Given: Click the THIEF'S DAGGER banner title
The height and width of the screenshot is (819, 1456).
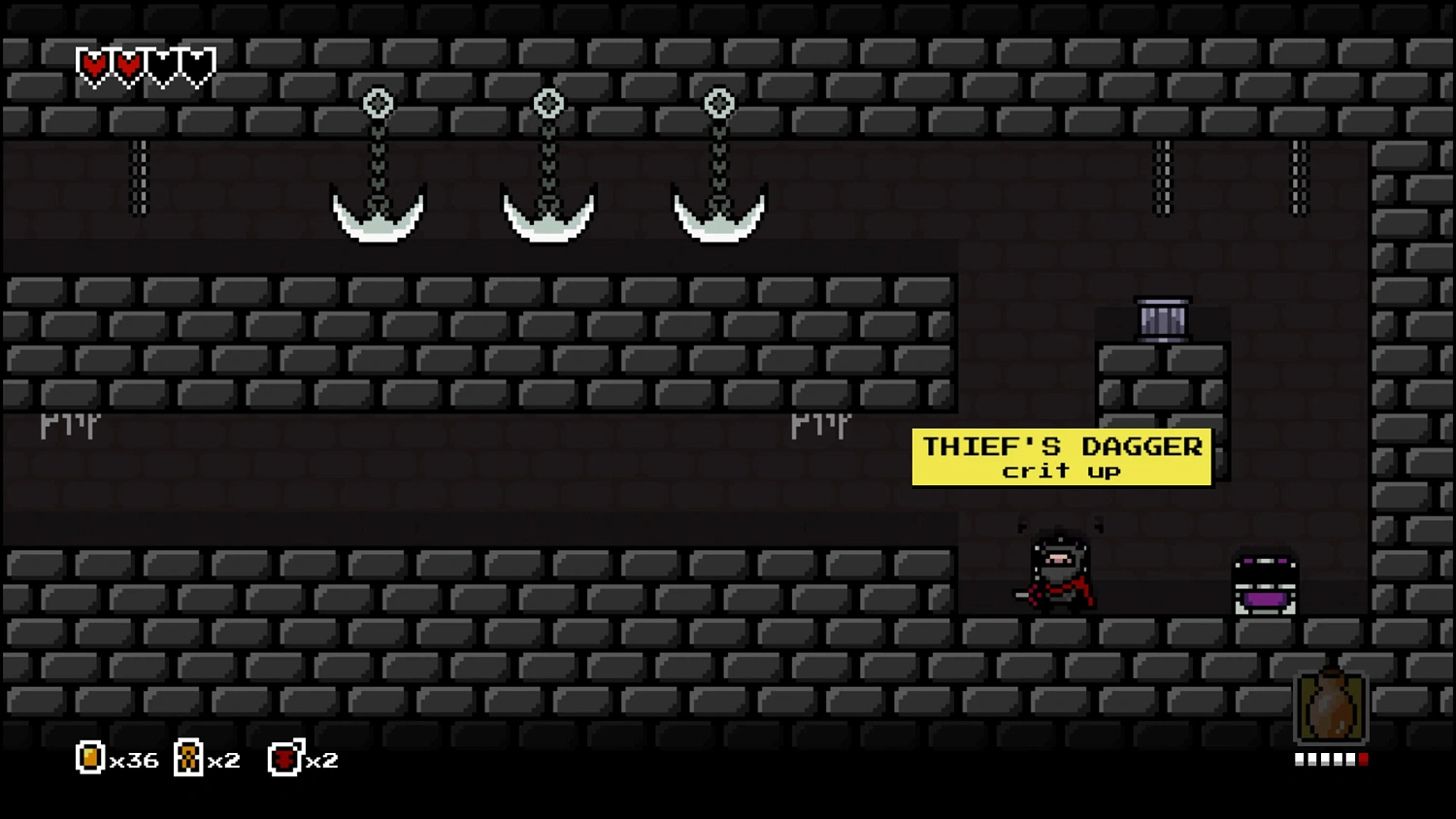Looking at the screenshot, I should 1061,445.
